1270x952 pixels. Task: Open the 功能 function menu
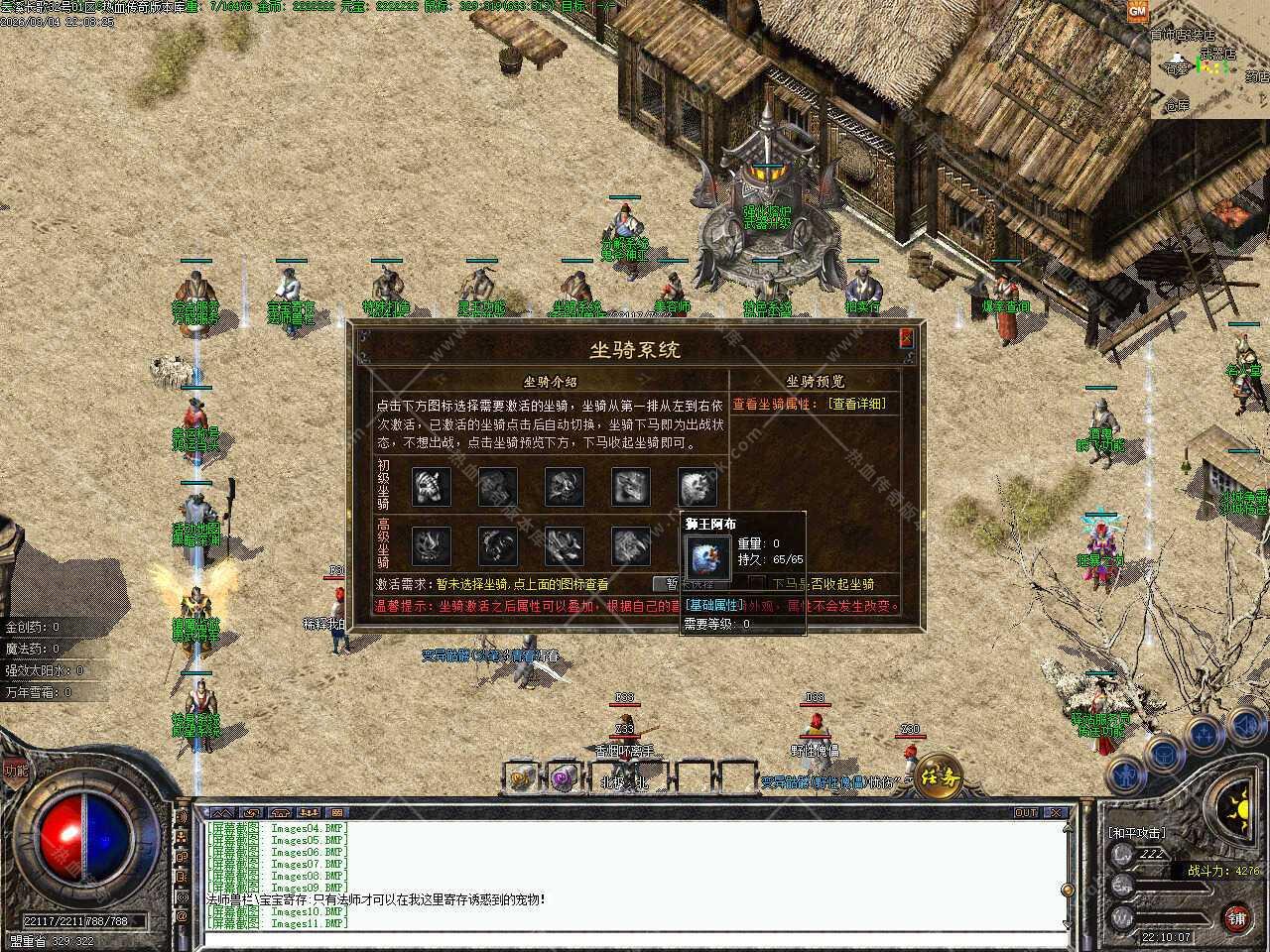tap(15, 771)
